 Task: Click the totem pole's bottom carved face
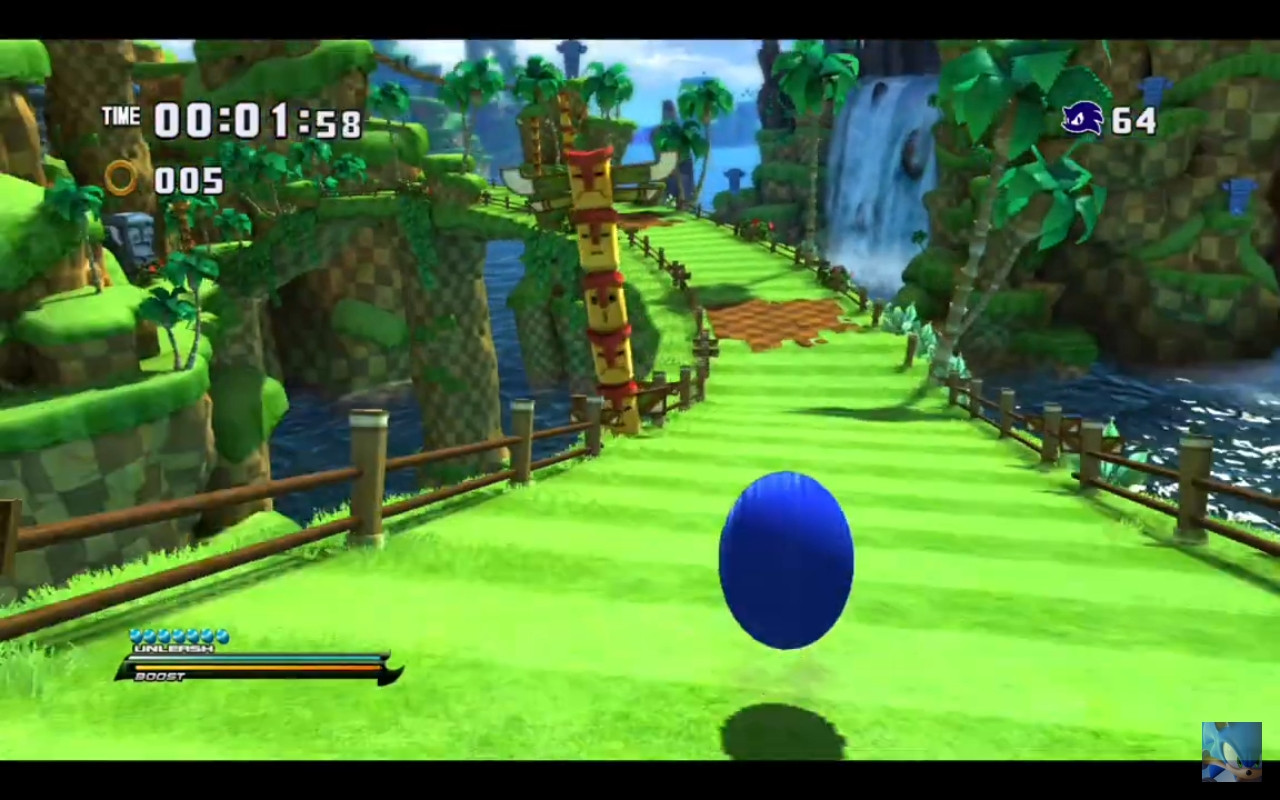tap(611, 356)
